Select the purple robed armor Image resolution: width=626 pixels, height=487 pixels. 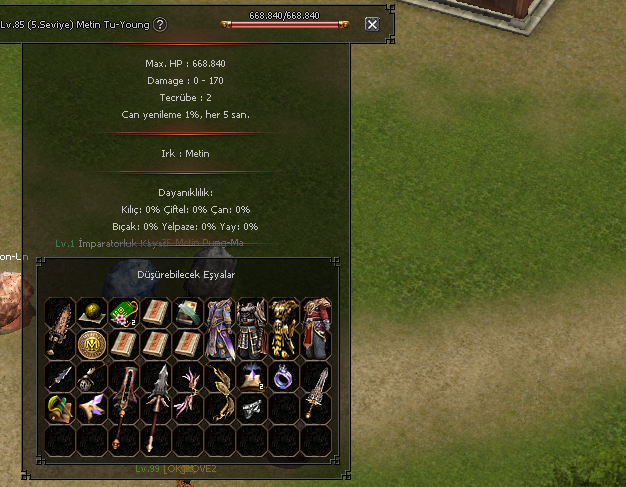point(220,328)
